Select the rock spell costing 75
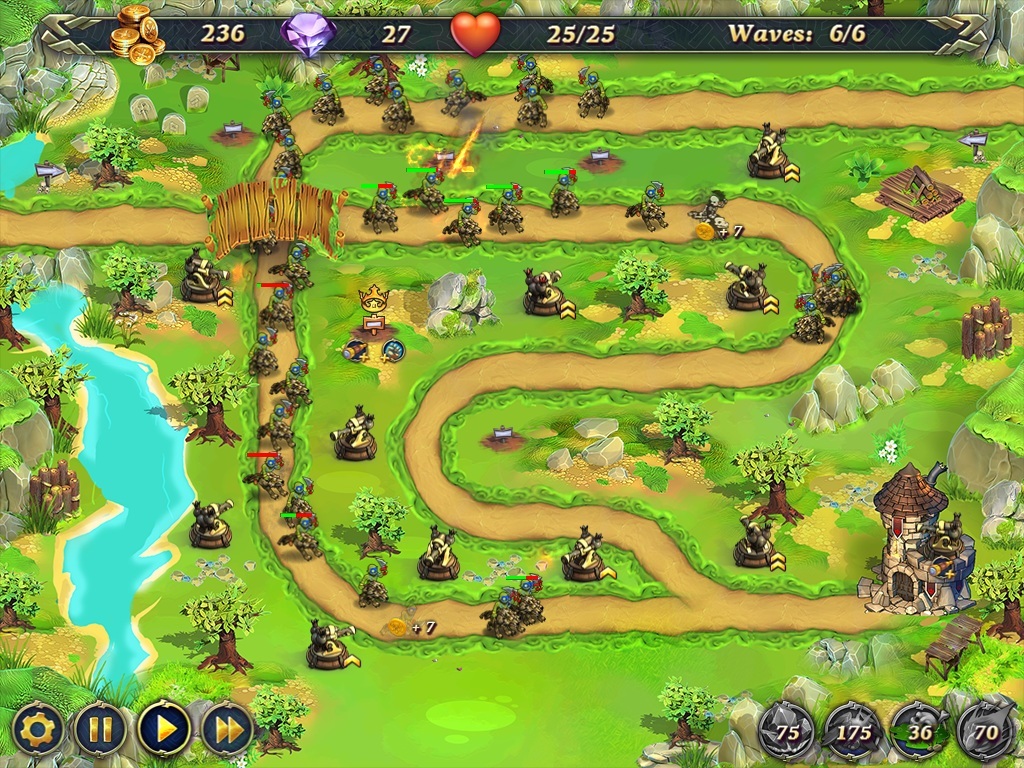Screen dimensions: 1024x768 click(787, 730)
